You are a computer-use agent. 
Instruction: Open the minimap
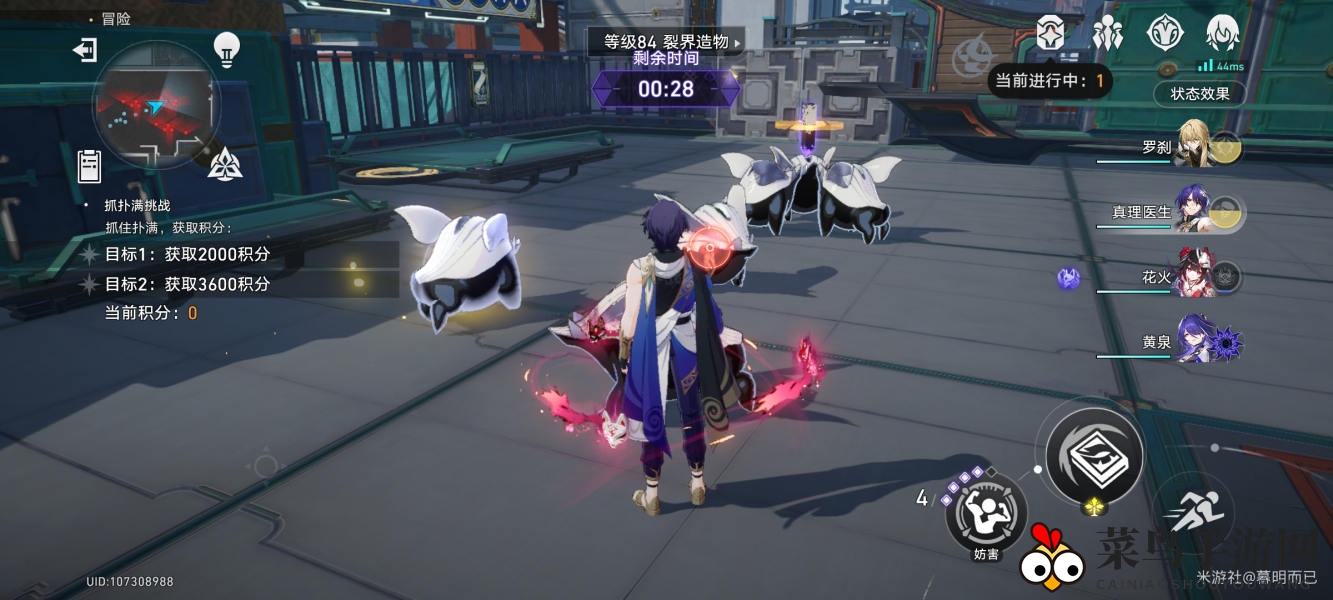(156, 105)
